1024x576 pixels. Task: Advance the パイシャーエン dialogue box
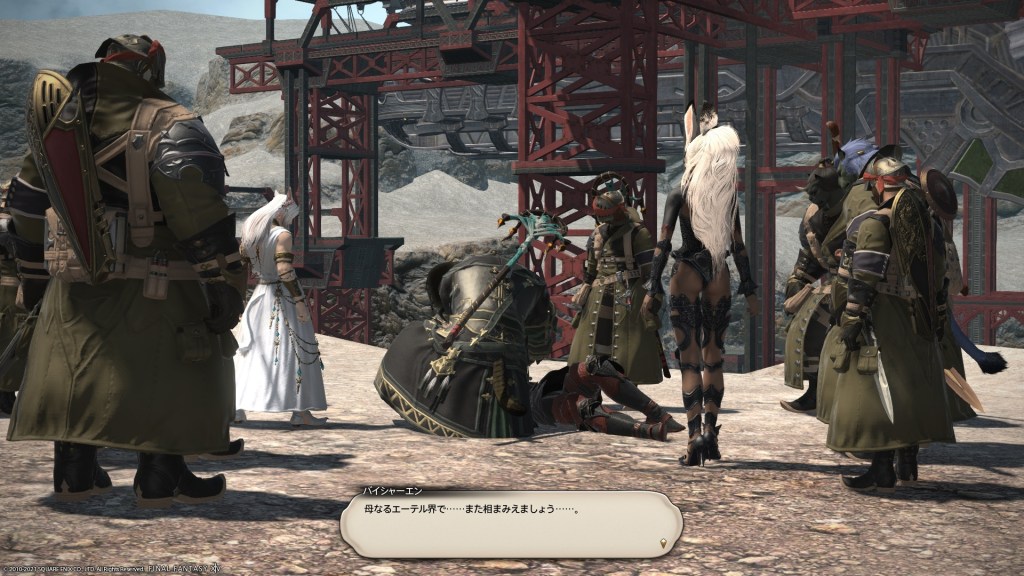coord(510,523)
